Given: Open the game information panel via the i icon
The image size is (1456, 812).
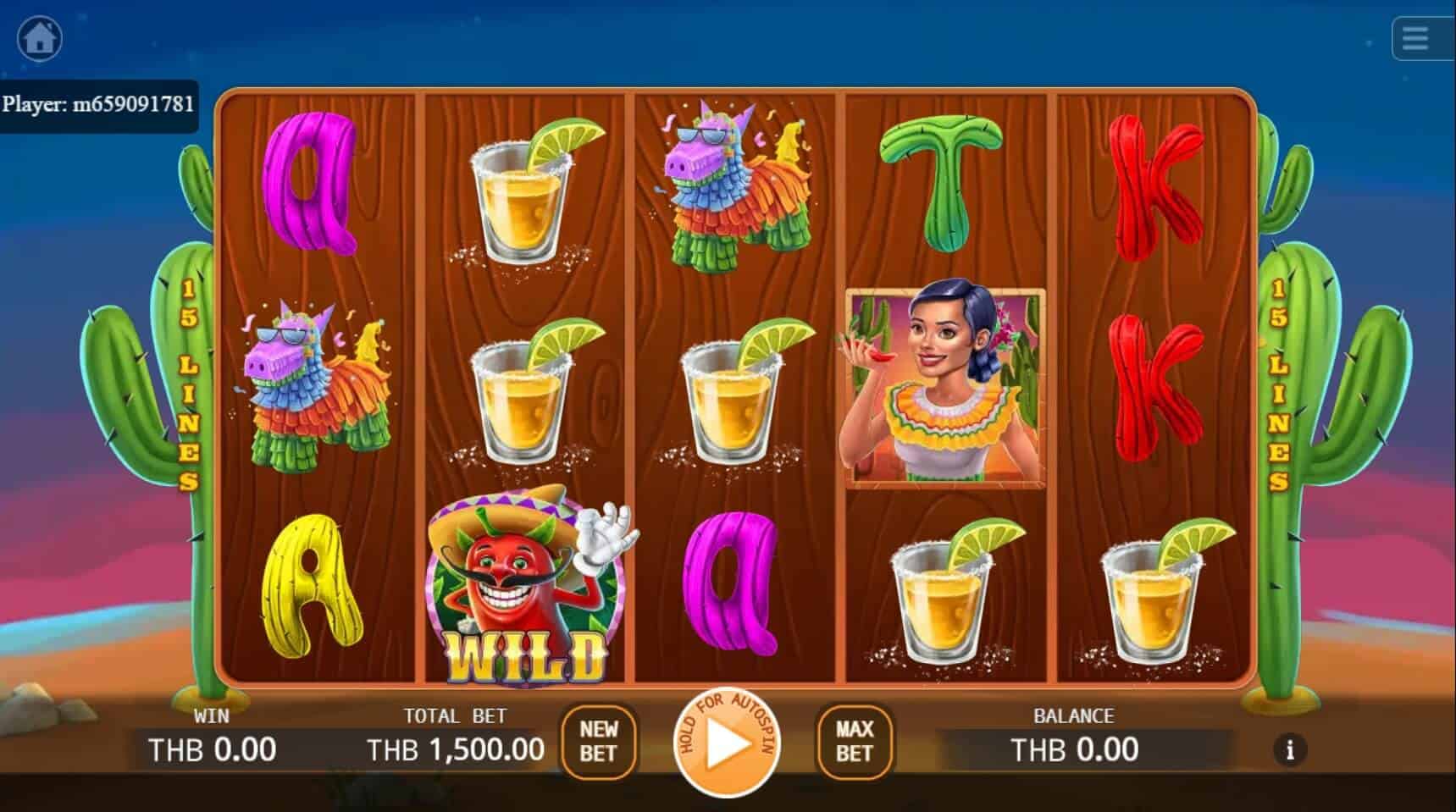Looking at the screenshot, I should 1290,750.
